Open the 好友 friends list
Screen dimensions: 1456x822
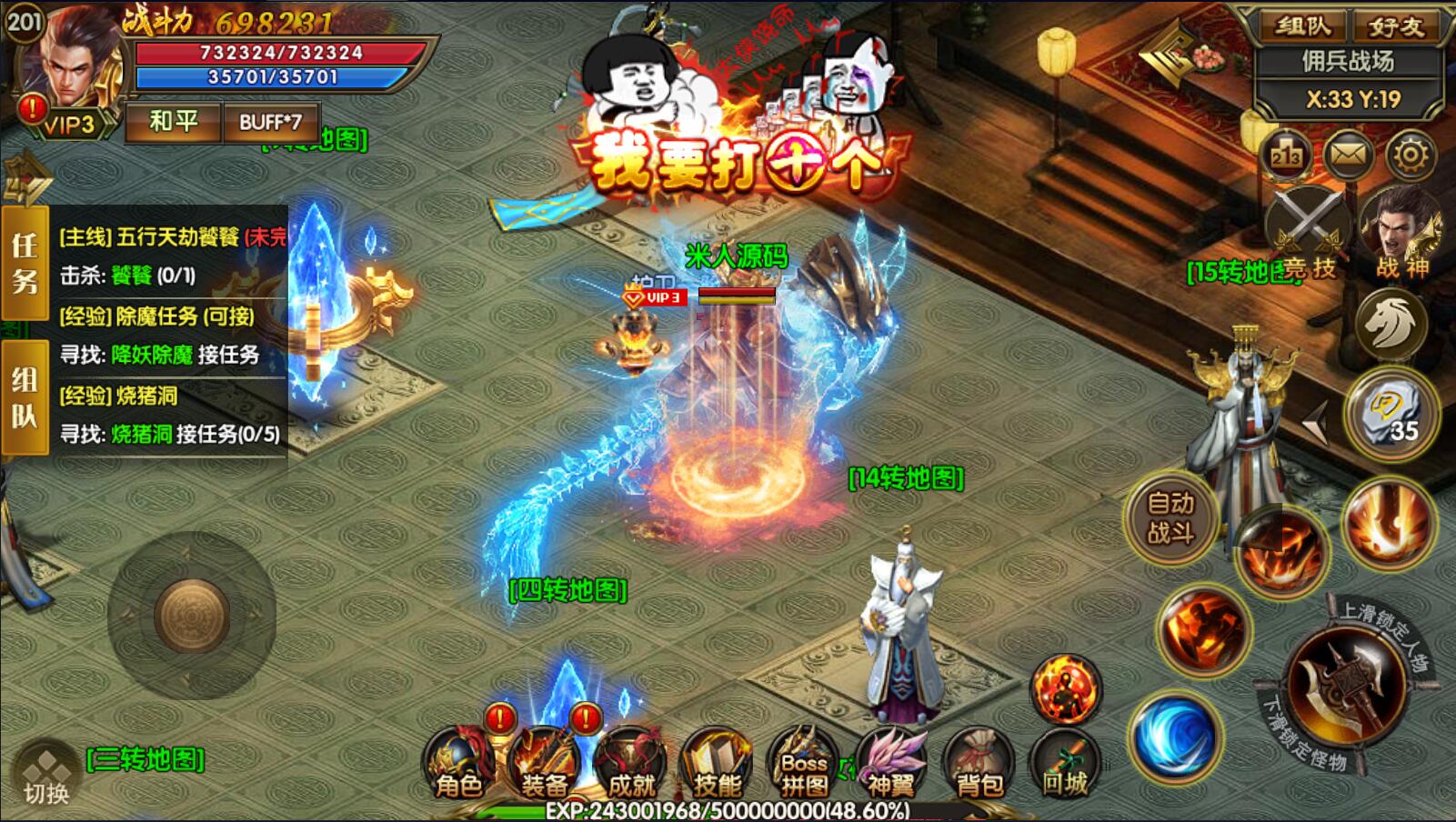coord(1396,26)
